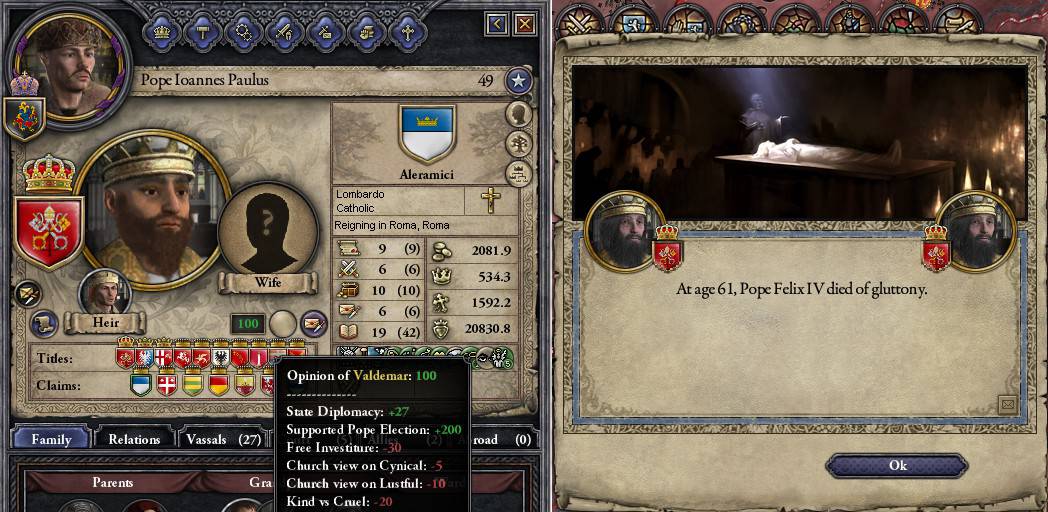Click the star button beside the Pope's name

point(517,81)
